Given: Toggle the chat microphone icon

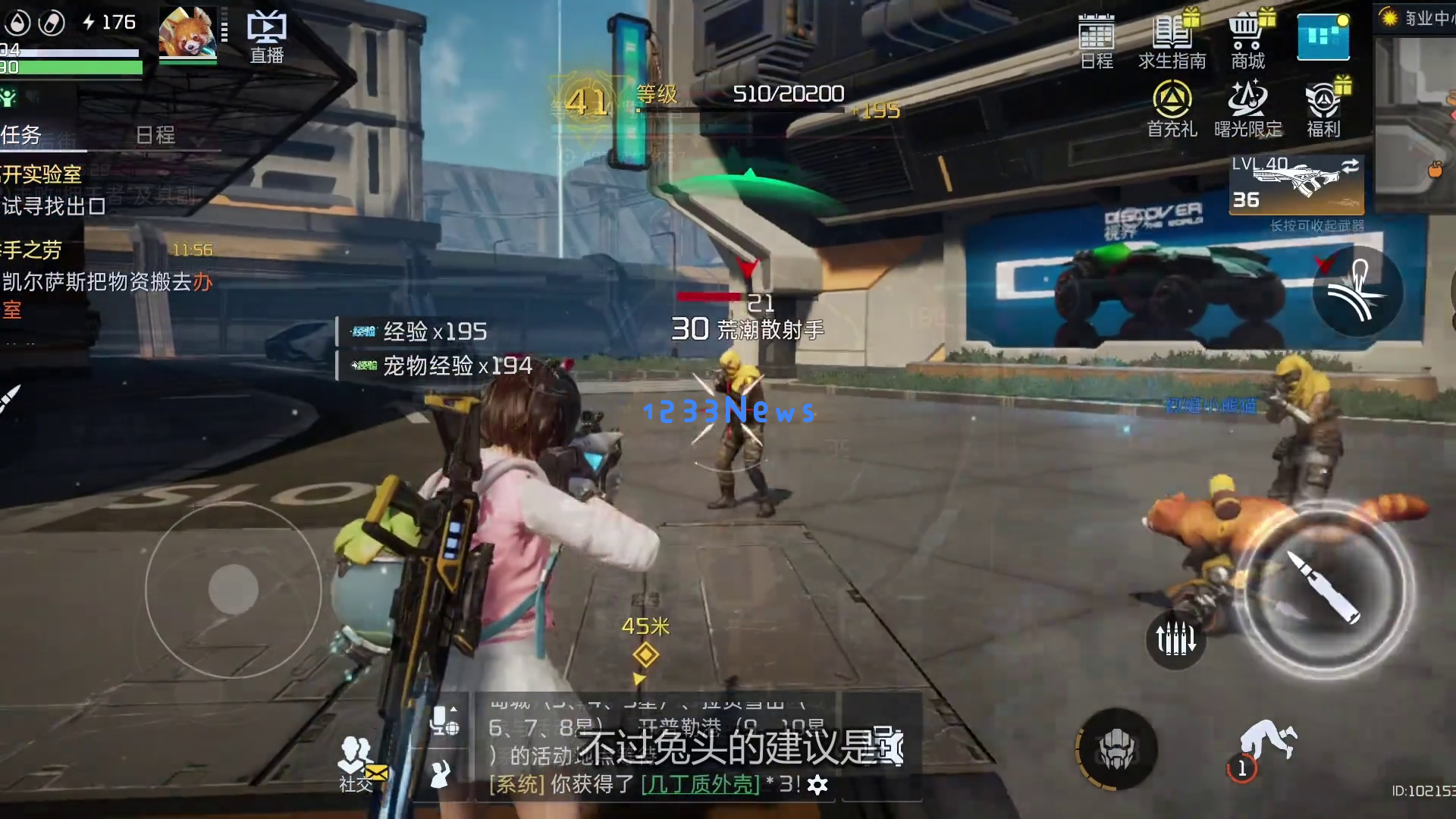Looking at the screenshot, I should pos(444,720).
